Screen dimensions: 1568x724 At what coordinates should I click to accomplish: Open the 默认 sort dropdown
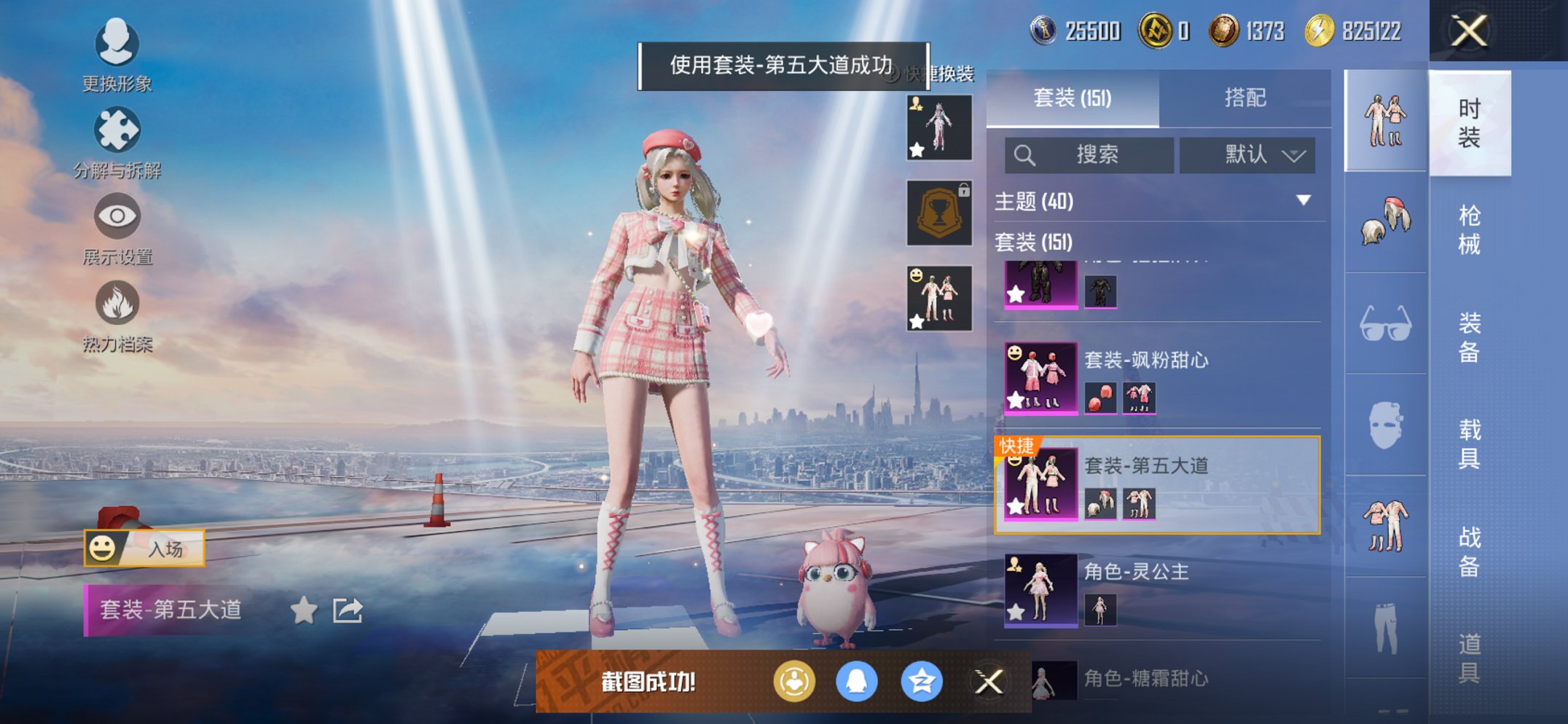tap(1247, 155)
